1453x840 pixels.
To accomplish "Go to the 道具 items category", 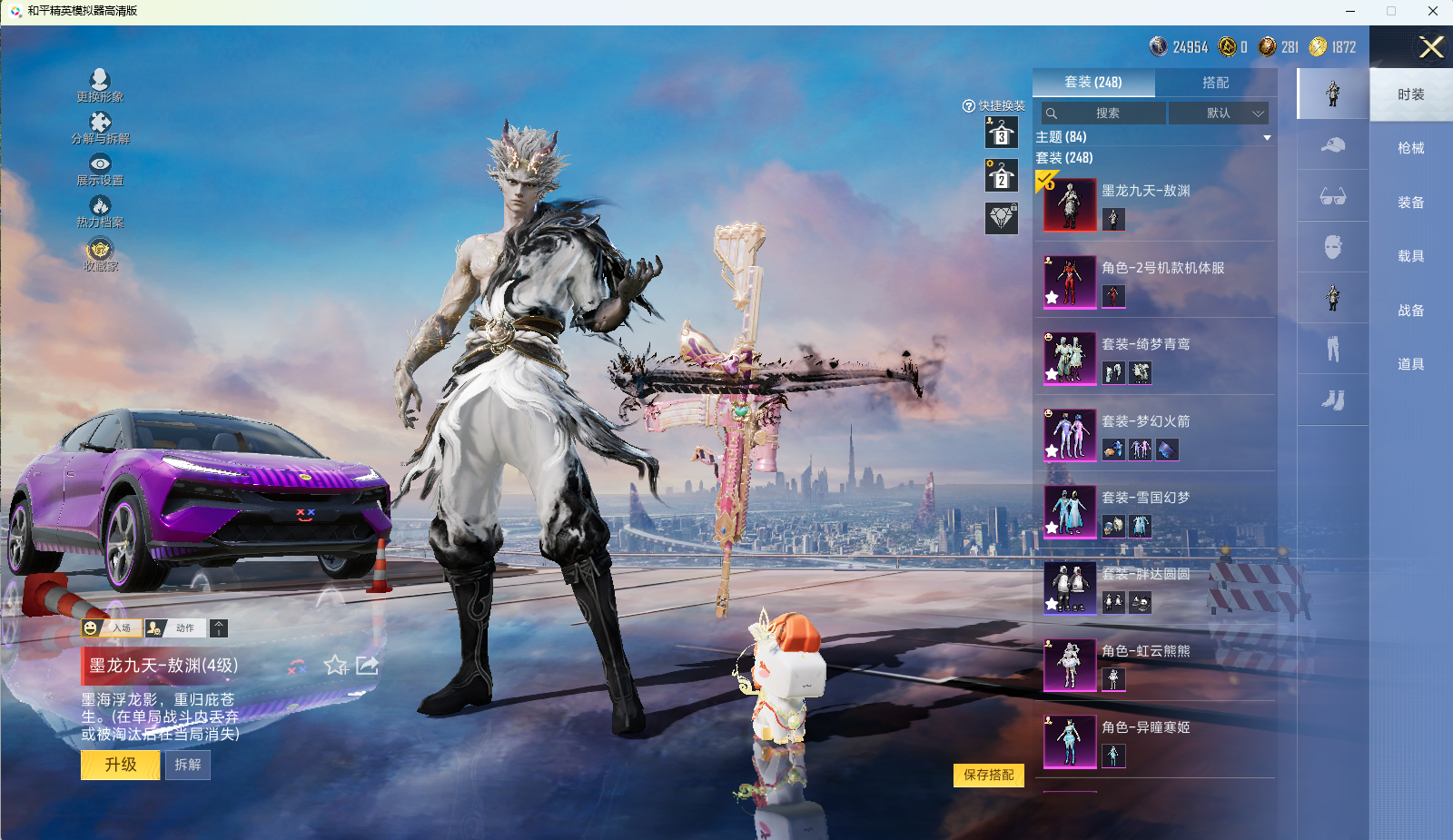I will (1410, 364).
